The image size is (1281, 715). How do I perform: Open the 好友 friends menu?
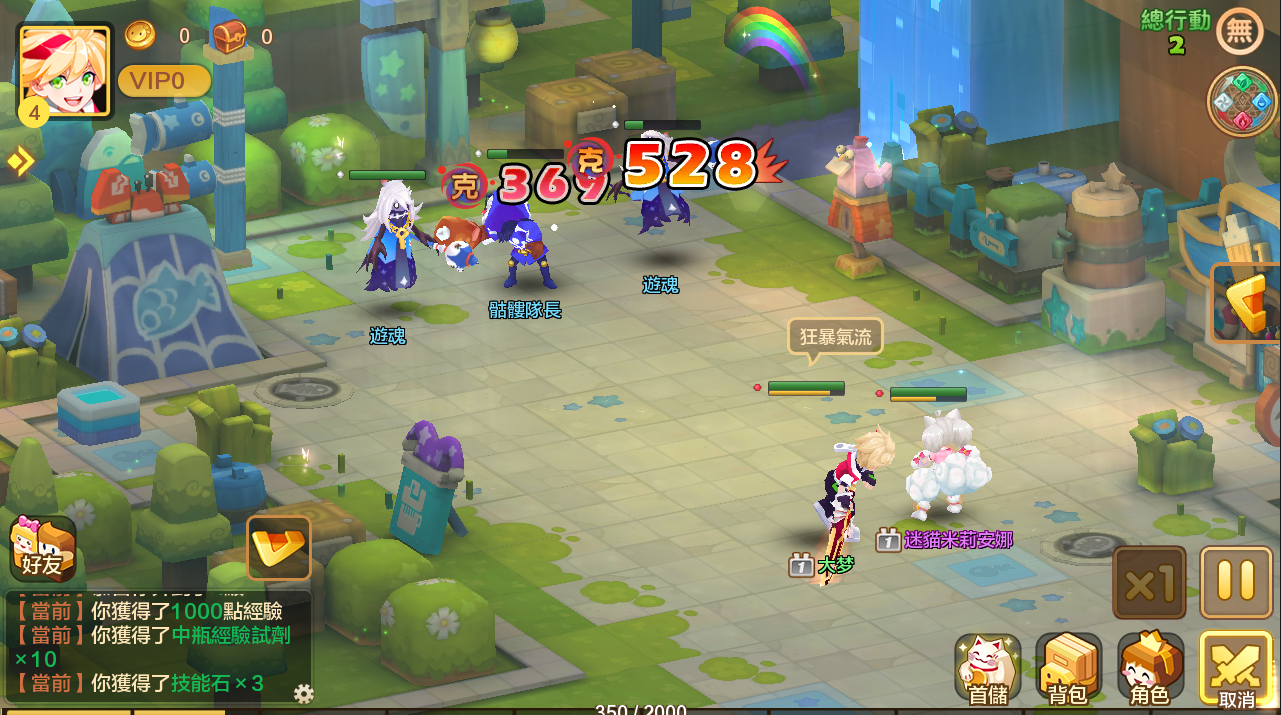(42, 549)
